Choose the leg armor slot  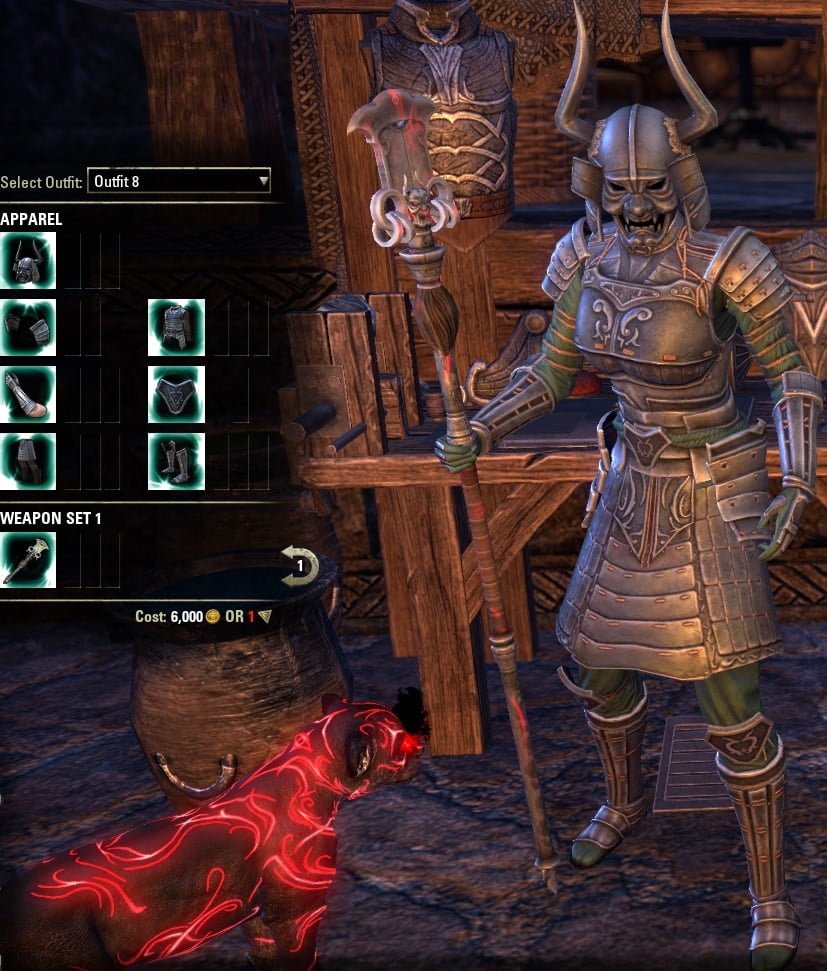27,461
